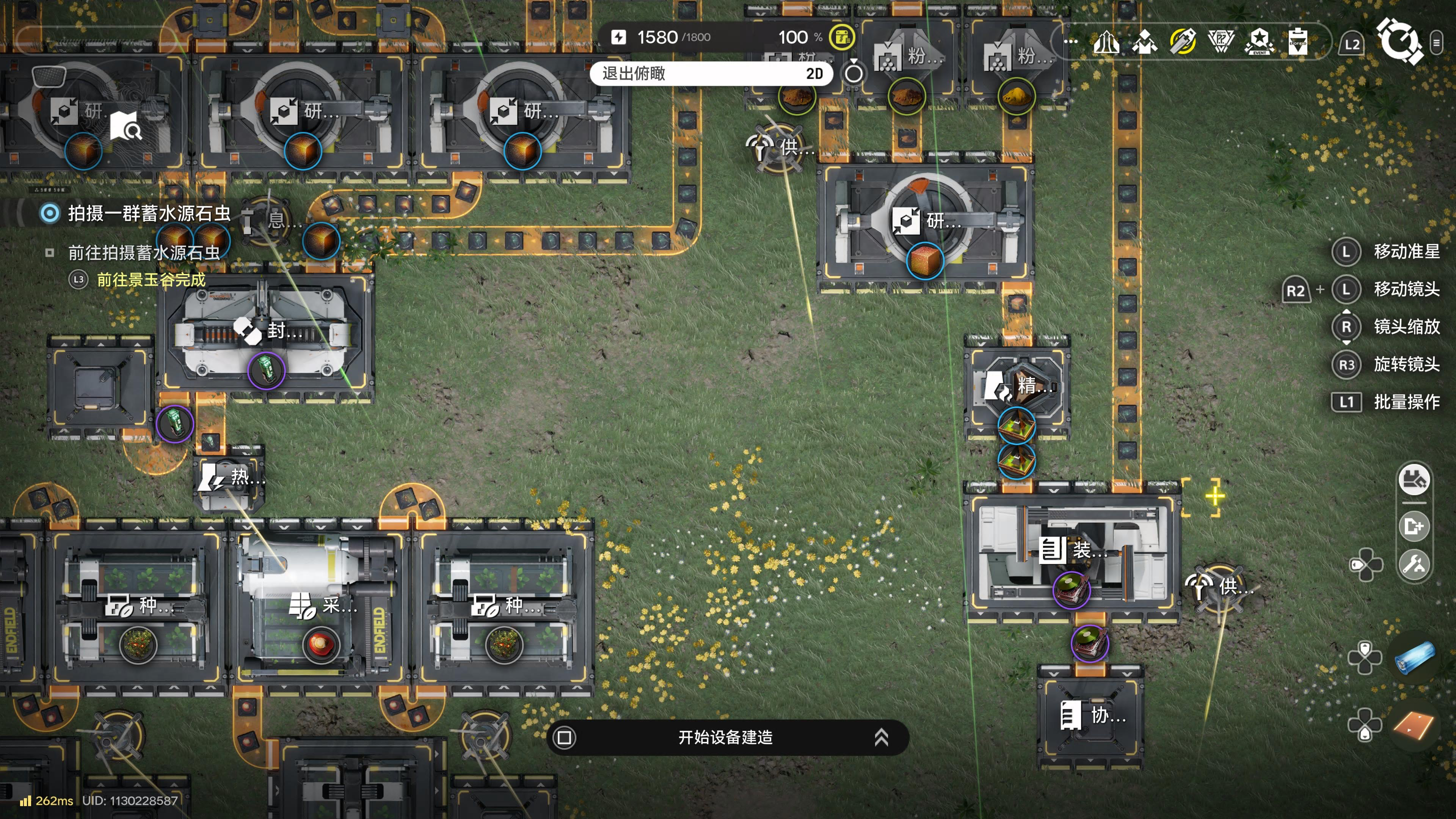Open the map search flag icon
The image size is (1456, 819).
point(126,126)
